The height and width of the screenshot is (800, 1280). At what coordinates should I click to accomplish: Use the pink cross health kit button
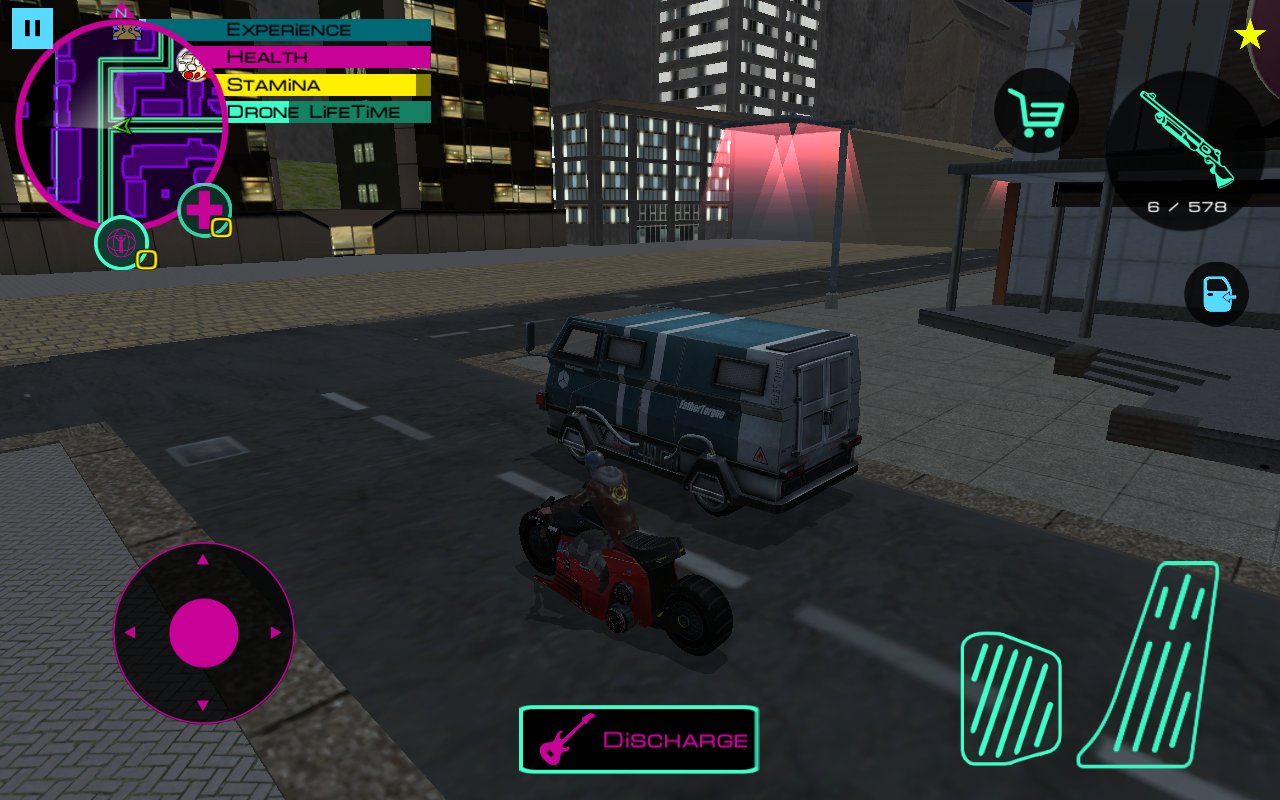point(205,210)
